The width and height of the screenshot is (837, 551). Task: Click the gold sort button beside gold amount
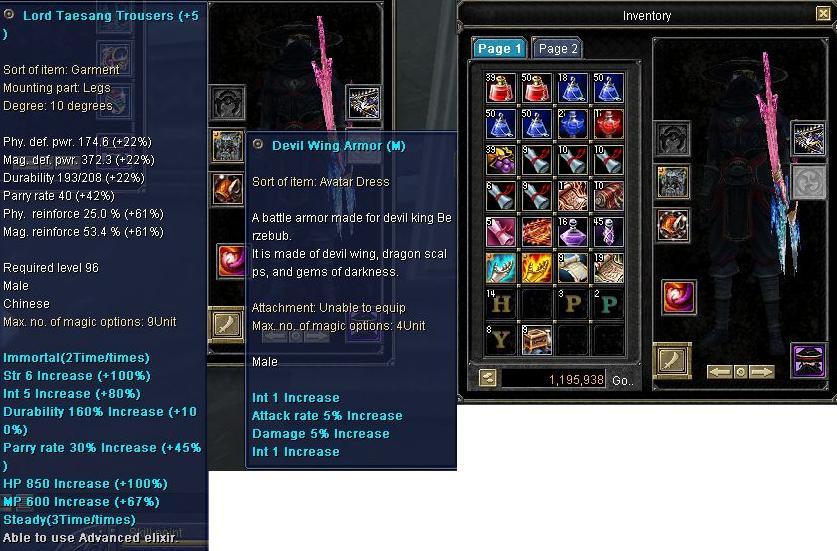(x=487, y=378)
